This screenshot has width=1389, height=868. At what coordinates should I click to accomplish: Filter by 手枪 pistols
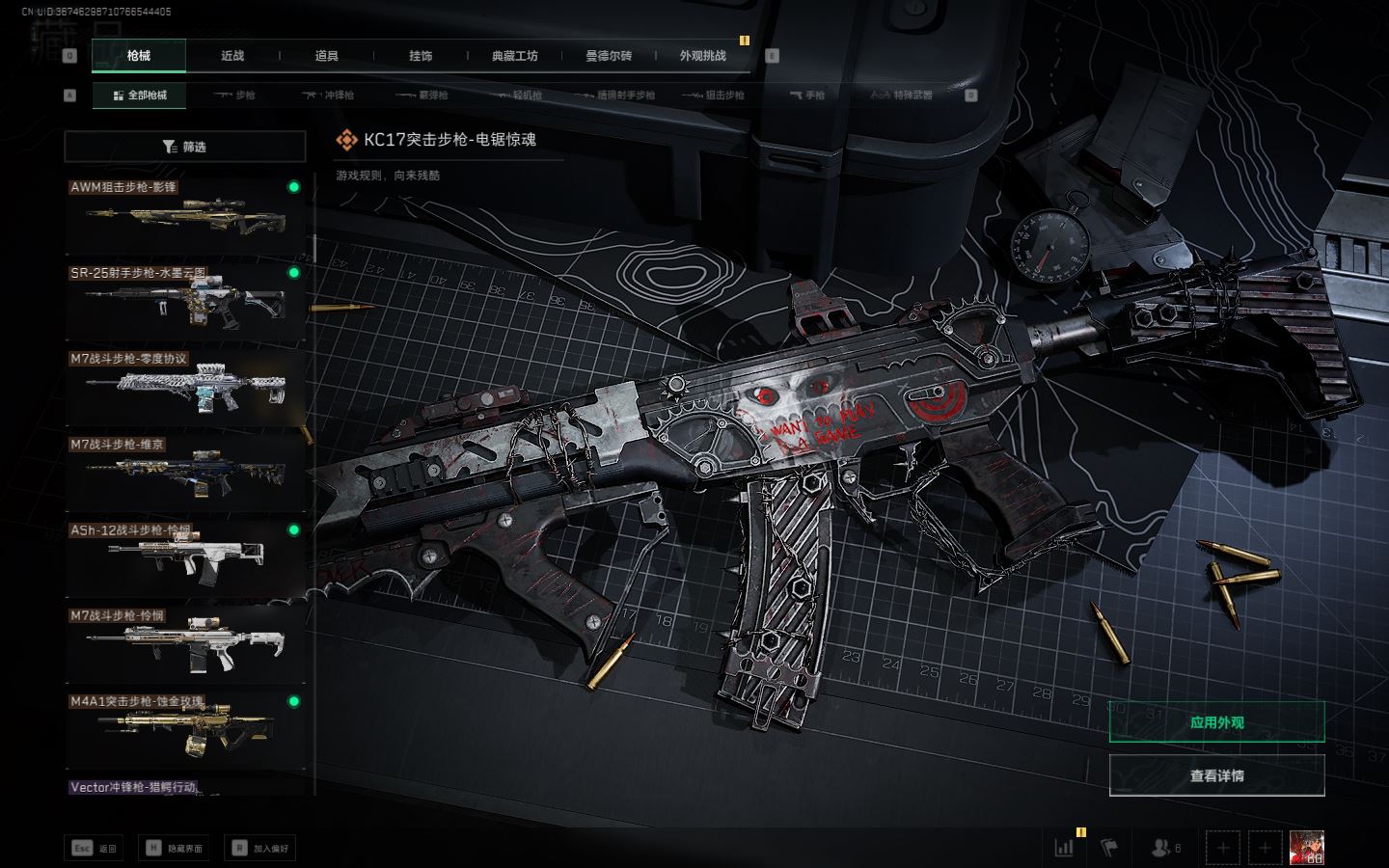[x=807, y=95]
